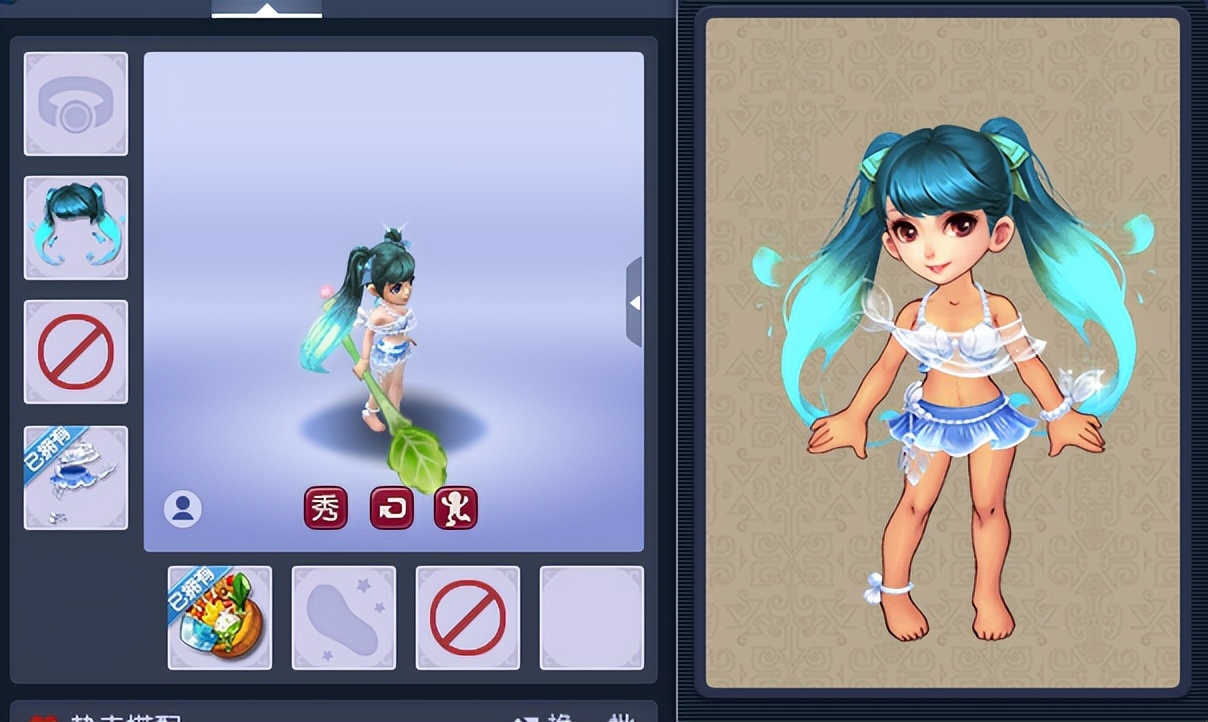Rotate the character with the arrow button
Screen dimensions: 1208x722
click(391, 508)
